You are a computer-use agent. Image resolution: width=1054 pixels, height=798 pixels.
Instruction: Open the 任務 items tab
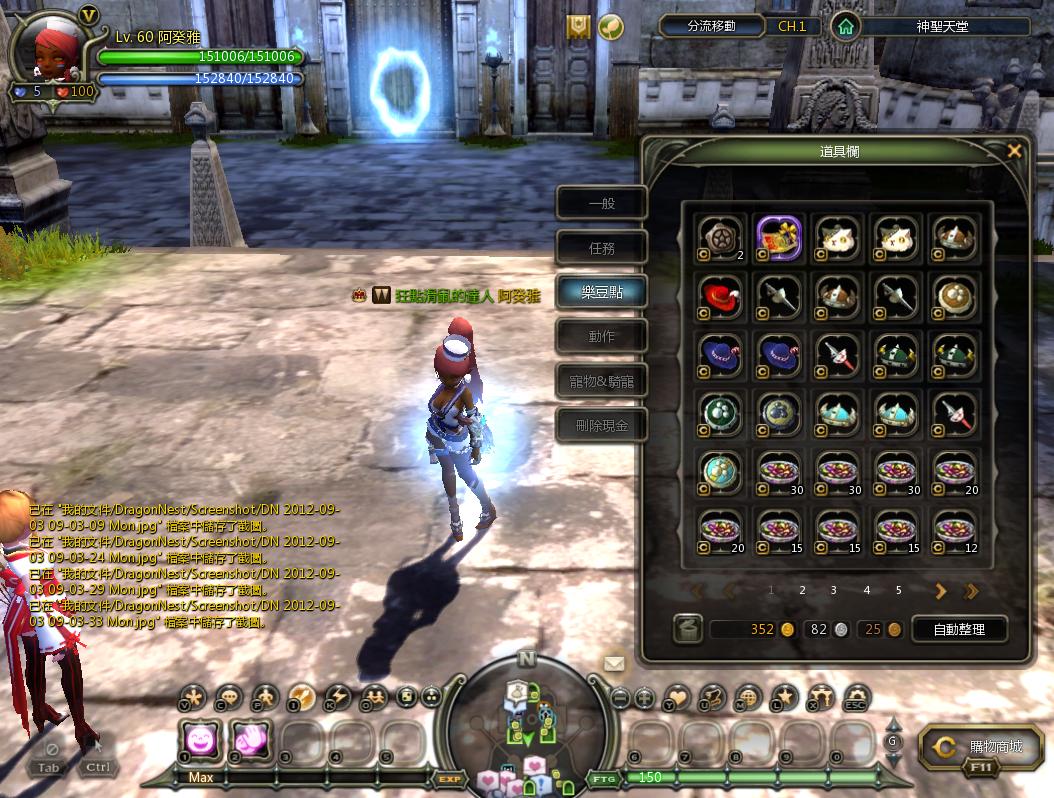tap(602, 248)
